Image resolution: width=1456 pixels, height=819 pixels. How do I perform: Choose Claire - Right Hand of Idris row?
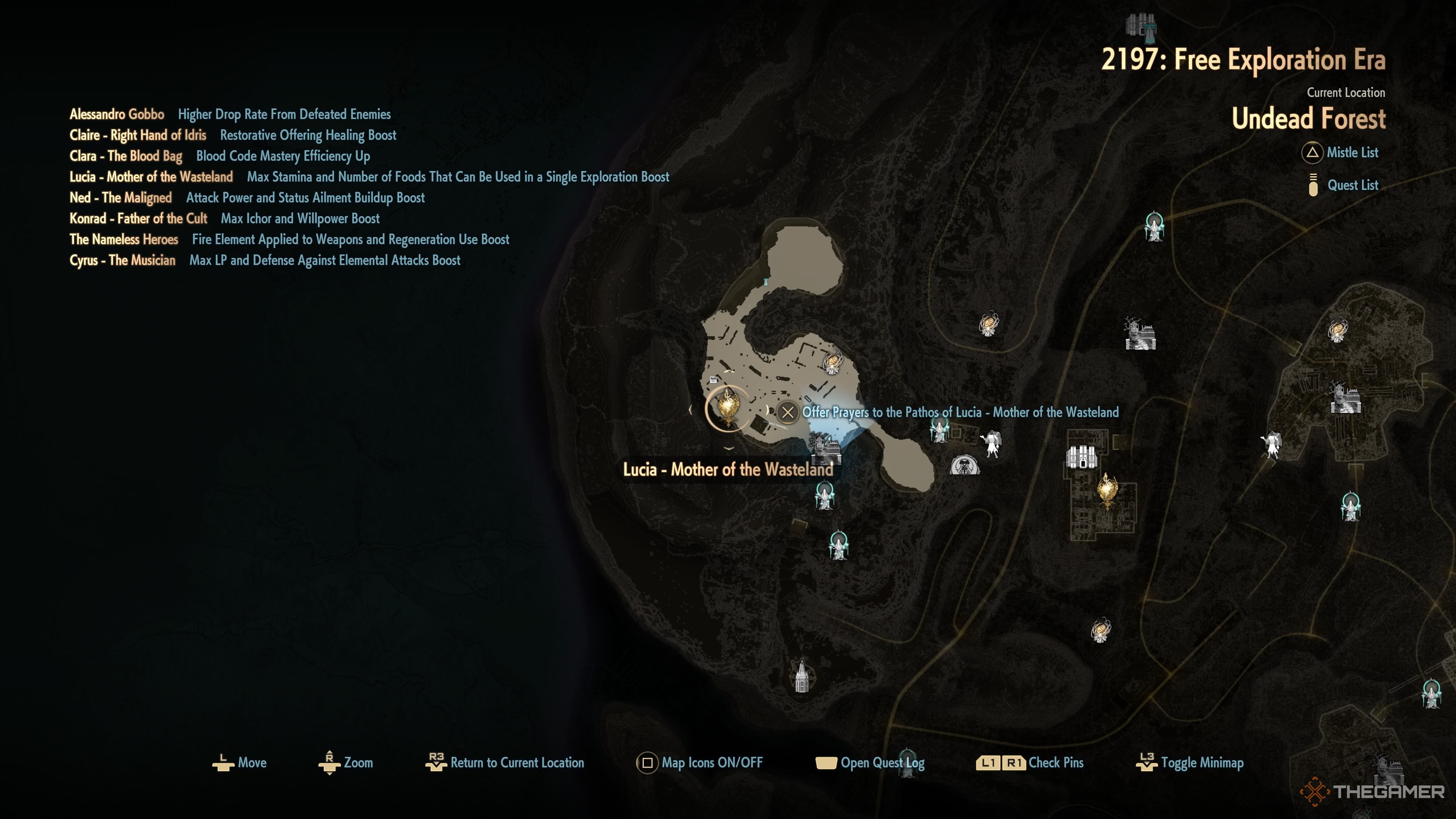coord(138,135)
